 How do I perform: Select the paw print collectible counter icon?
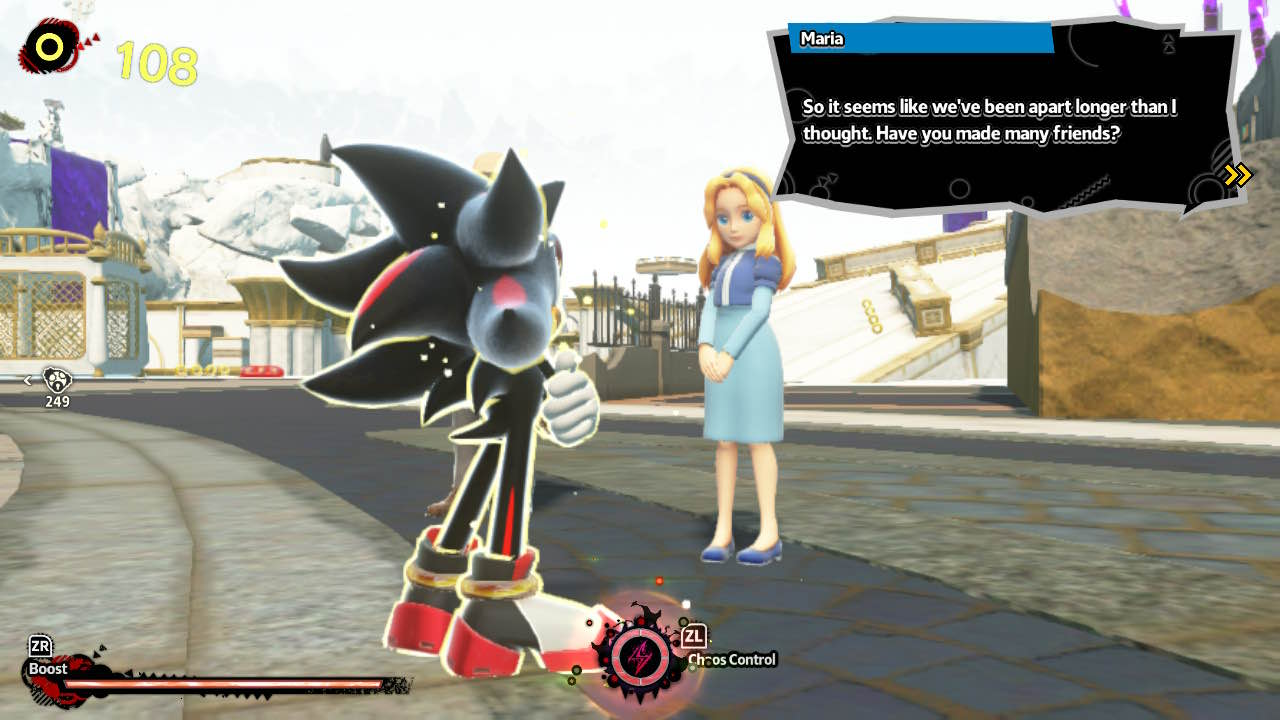(56, 380)
